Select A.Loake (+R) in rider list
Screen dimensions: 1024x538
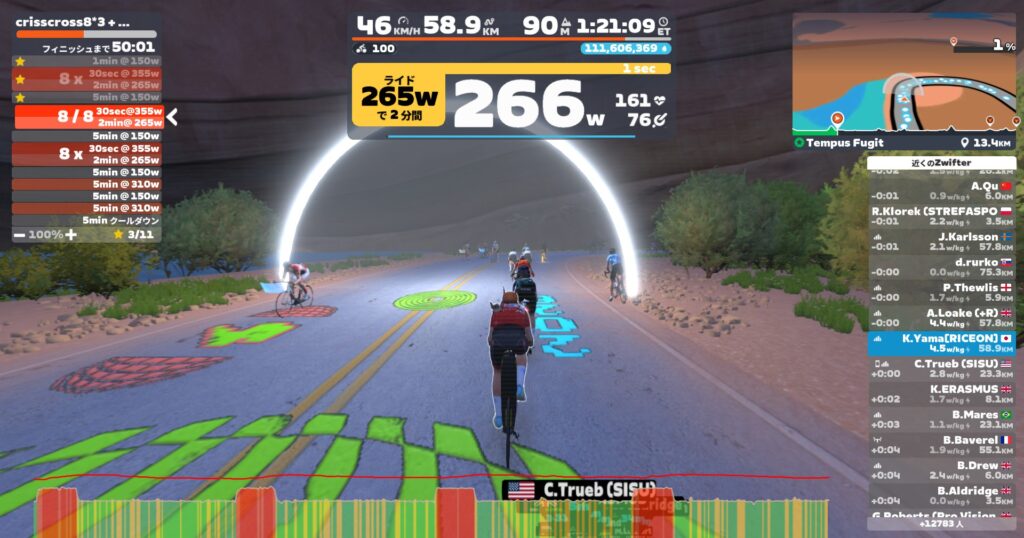pos(941,318)
